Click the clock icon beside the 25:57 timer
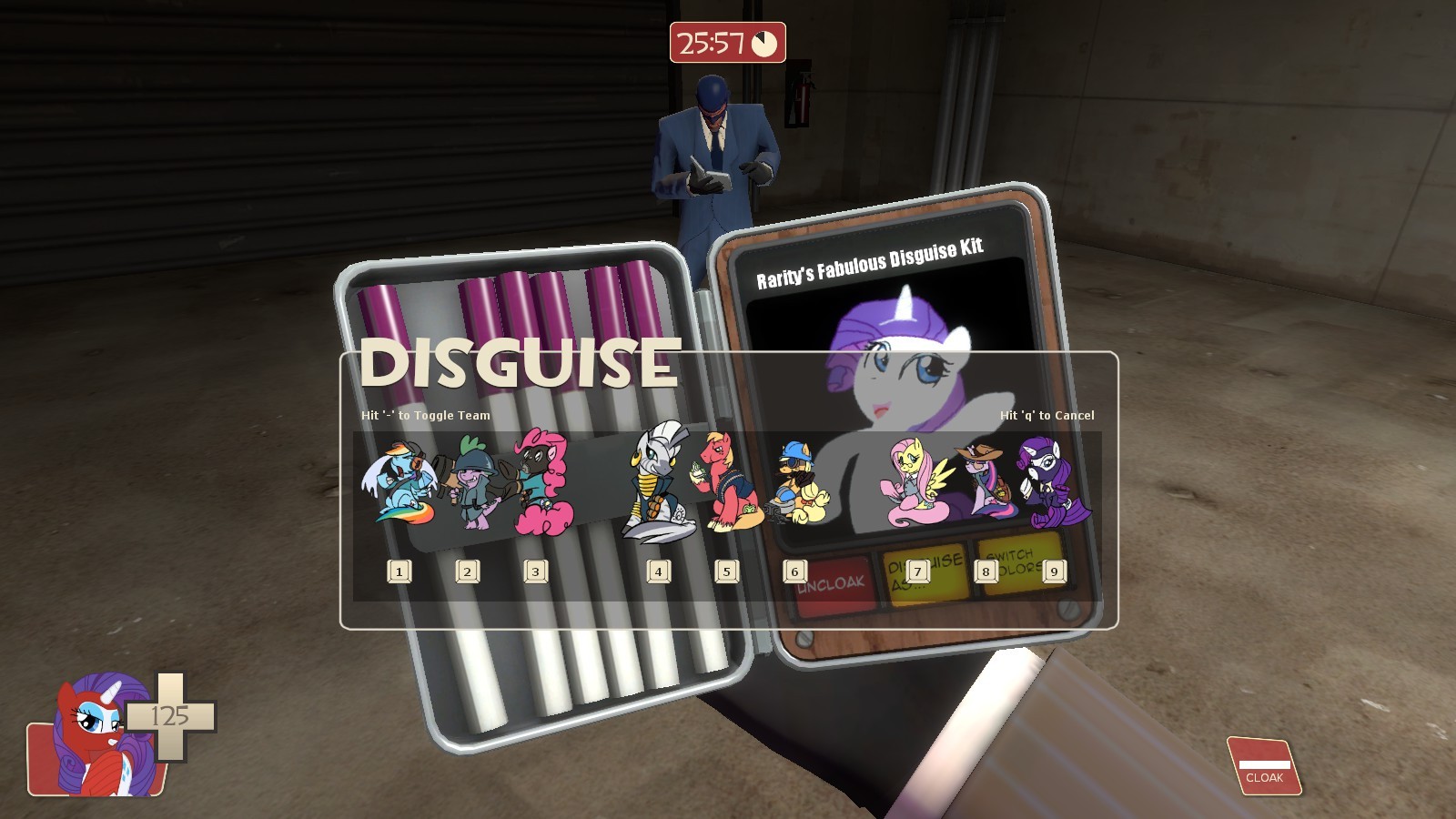This screenshot has height=819, width=1456. pyautogui.click(x=764, y=42)
